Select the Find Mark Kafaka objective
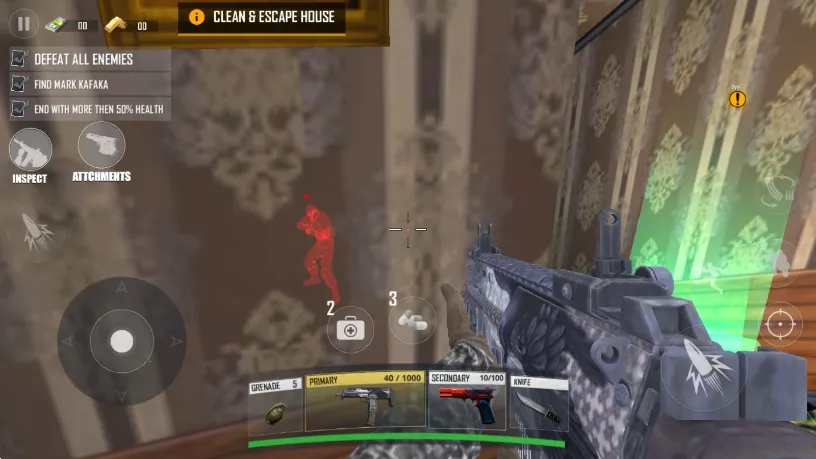 pos(88,84)
